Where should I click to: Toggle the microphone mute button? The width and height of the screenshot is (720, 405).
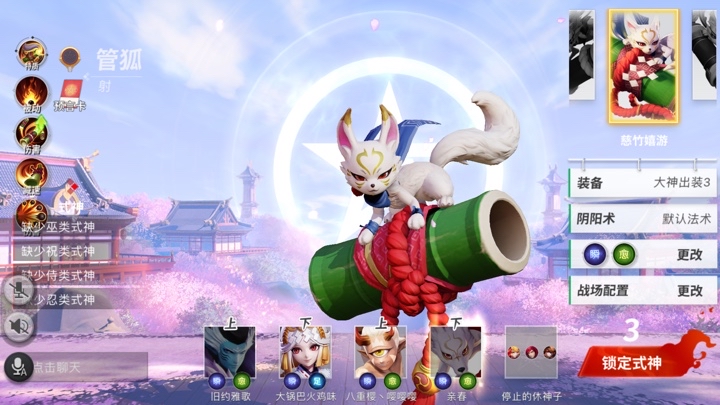tap(19, 290)
